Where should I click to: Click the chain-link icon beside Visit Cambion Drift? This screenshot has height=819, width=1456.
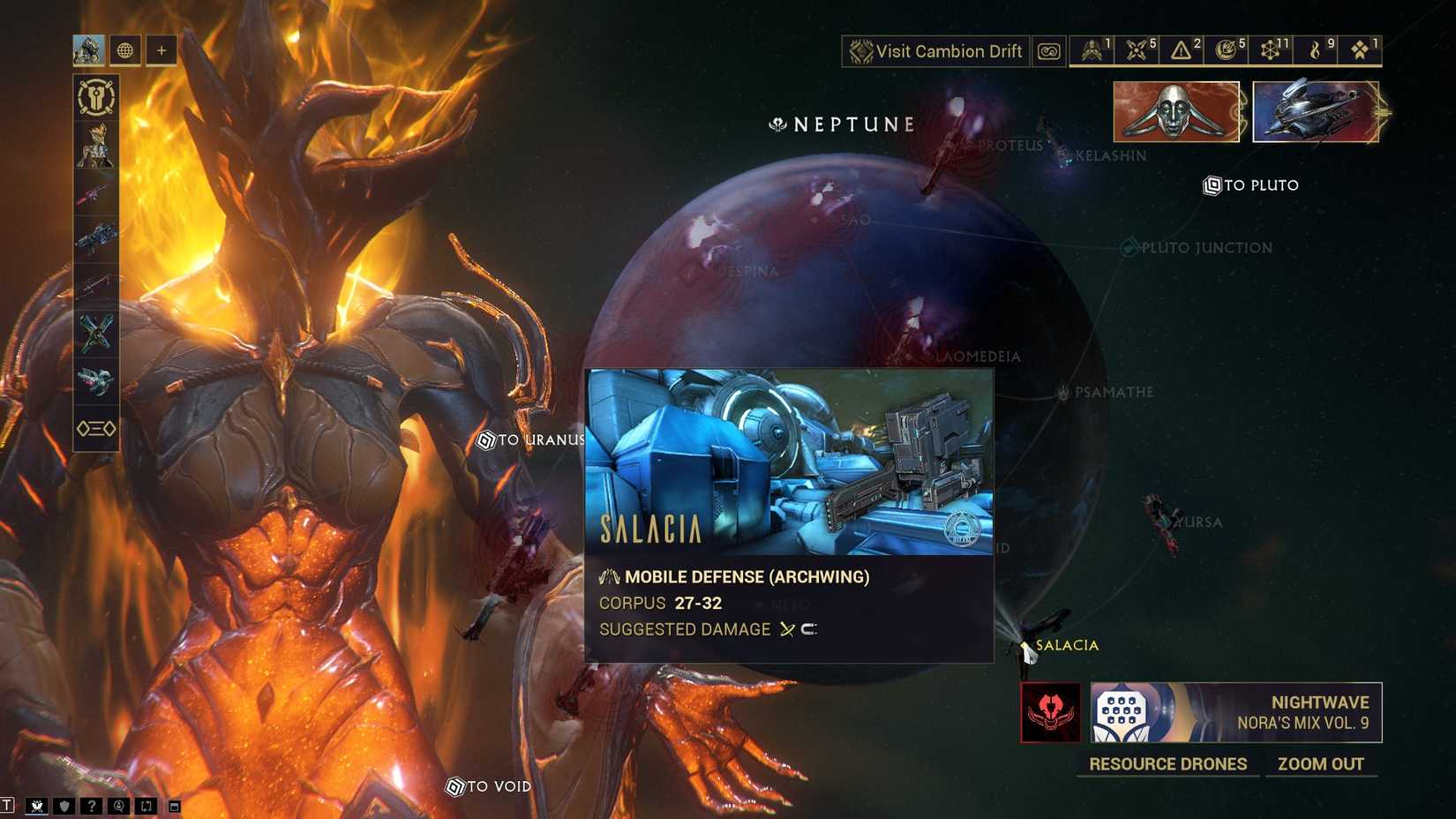coord(1048,51)
